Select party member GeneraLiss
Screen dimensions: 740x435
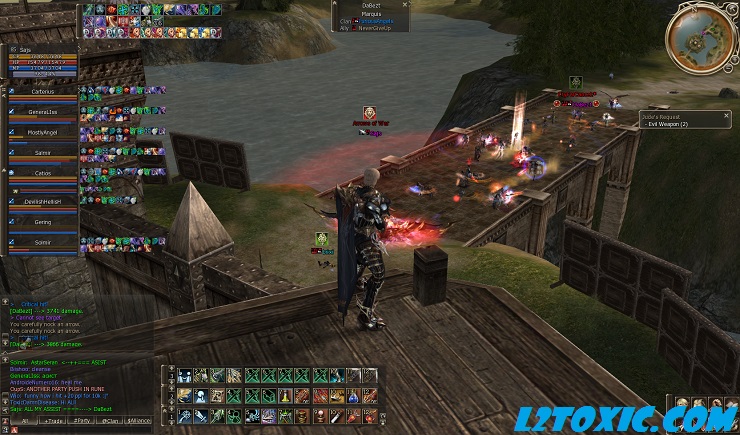(x=42, y=113)
